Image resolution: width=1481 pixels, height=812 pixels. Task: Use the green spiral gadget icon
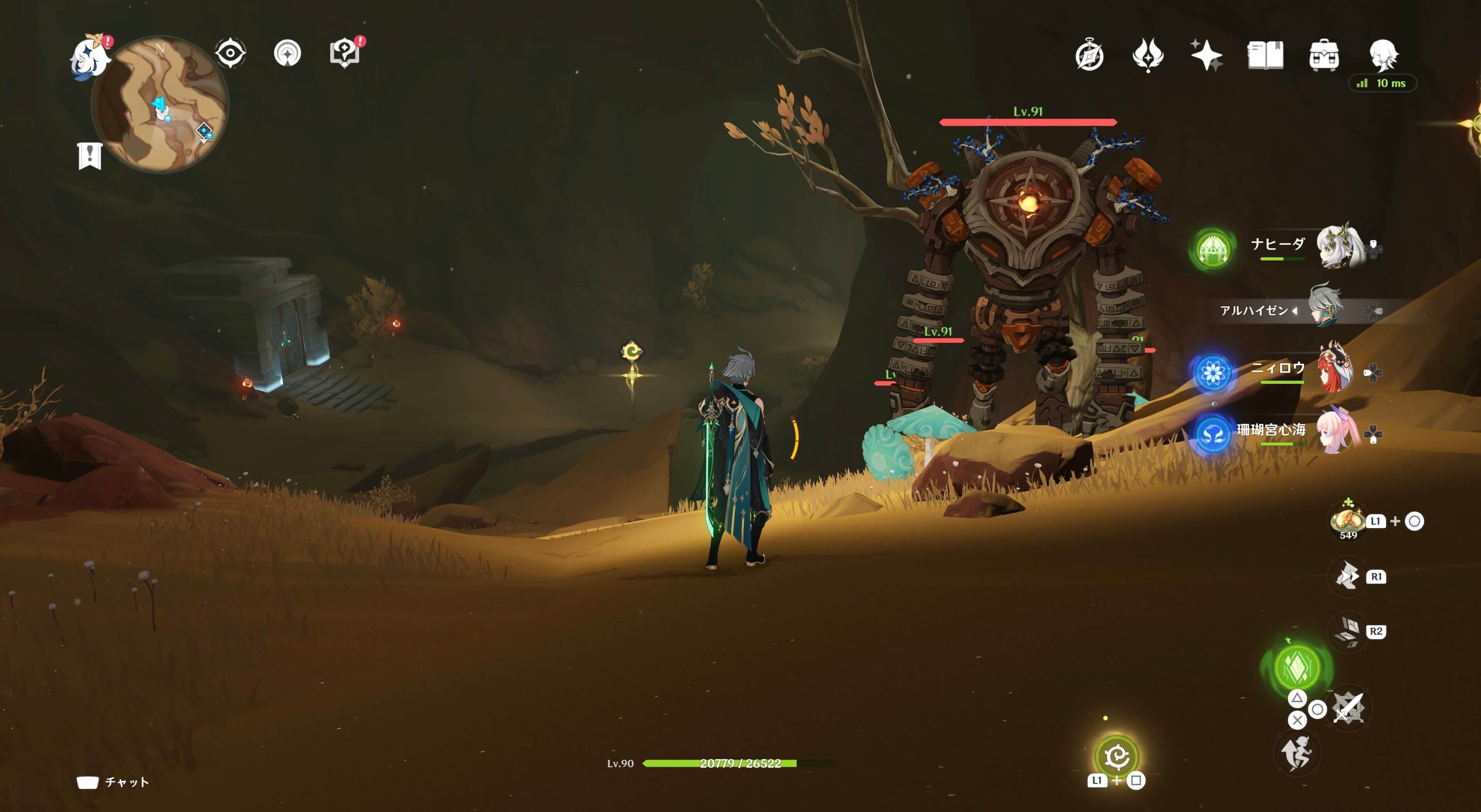coord(1117,756)
